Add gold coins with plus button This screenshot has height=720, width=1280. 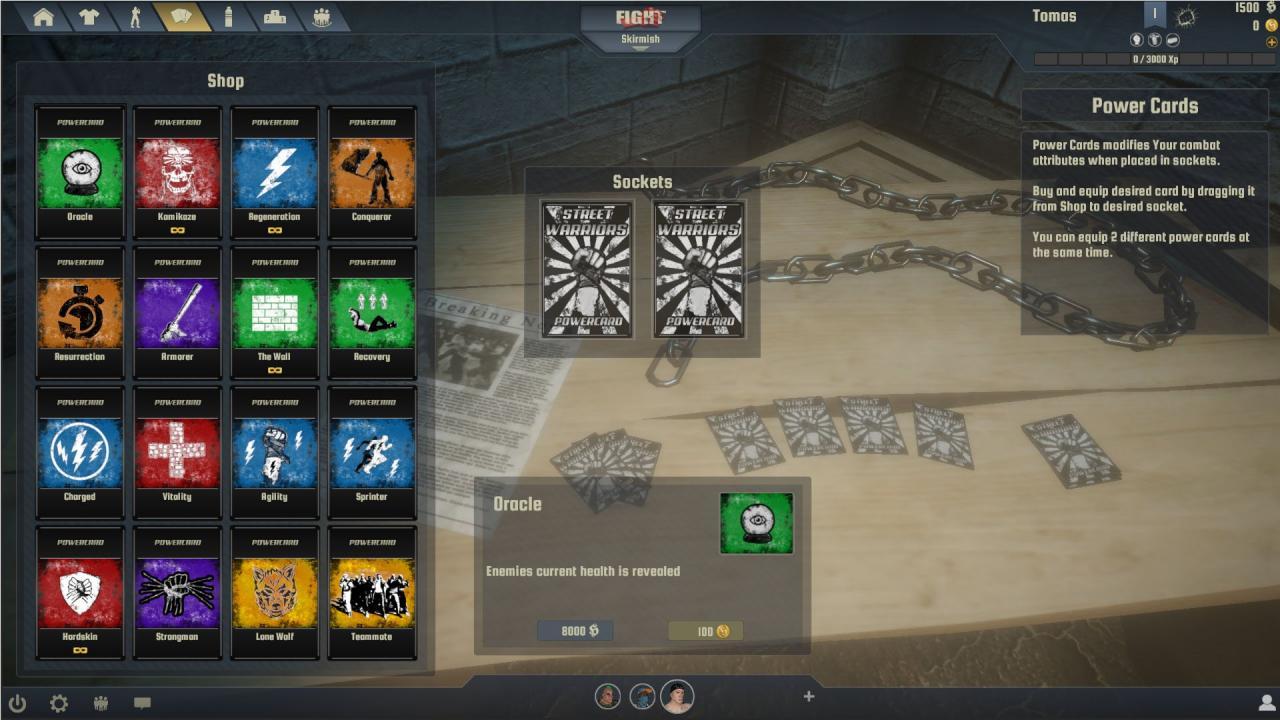point(1271,42)
